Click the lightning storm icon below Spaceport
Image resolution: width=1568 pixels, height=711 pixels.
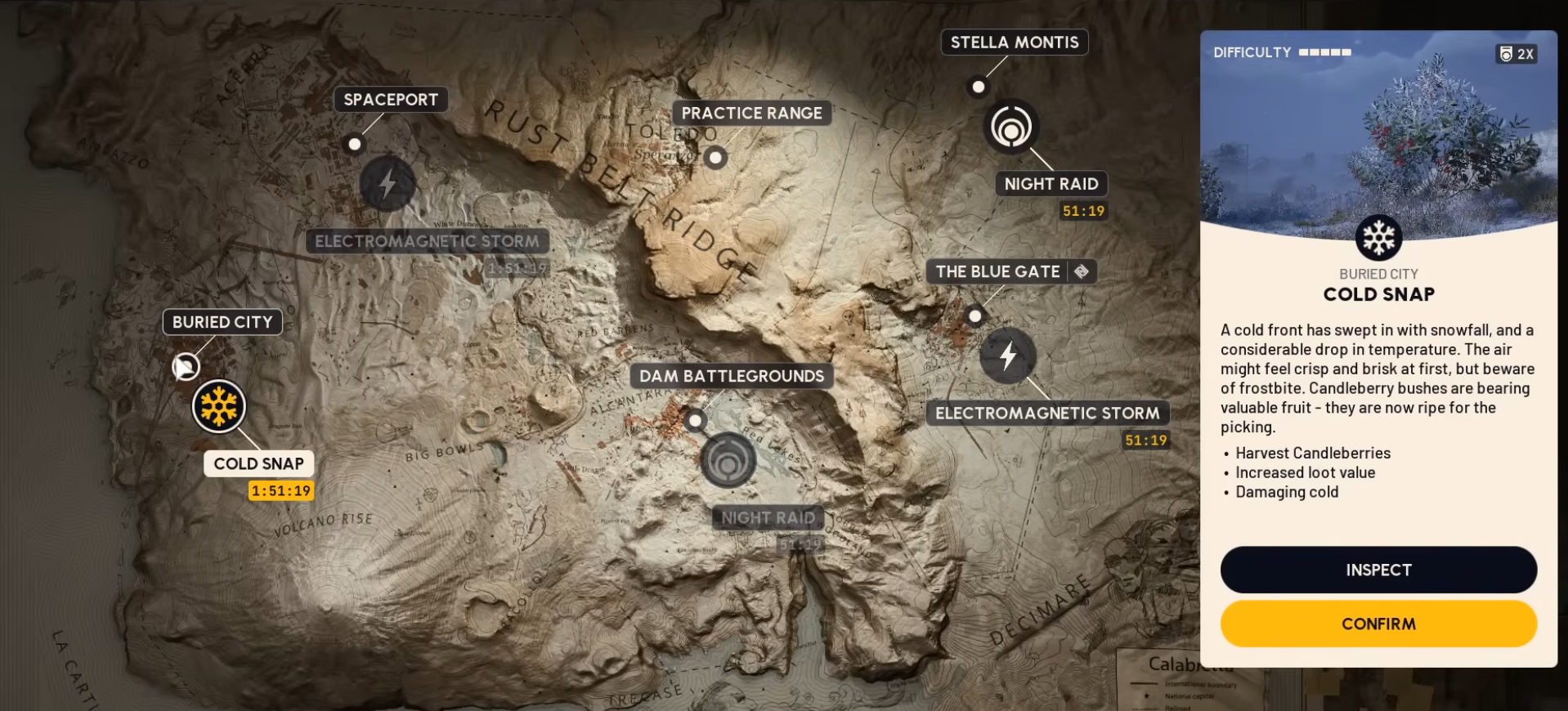click(387, 183)
